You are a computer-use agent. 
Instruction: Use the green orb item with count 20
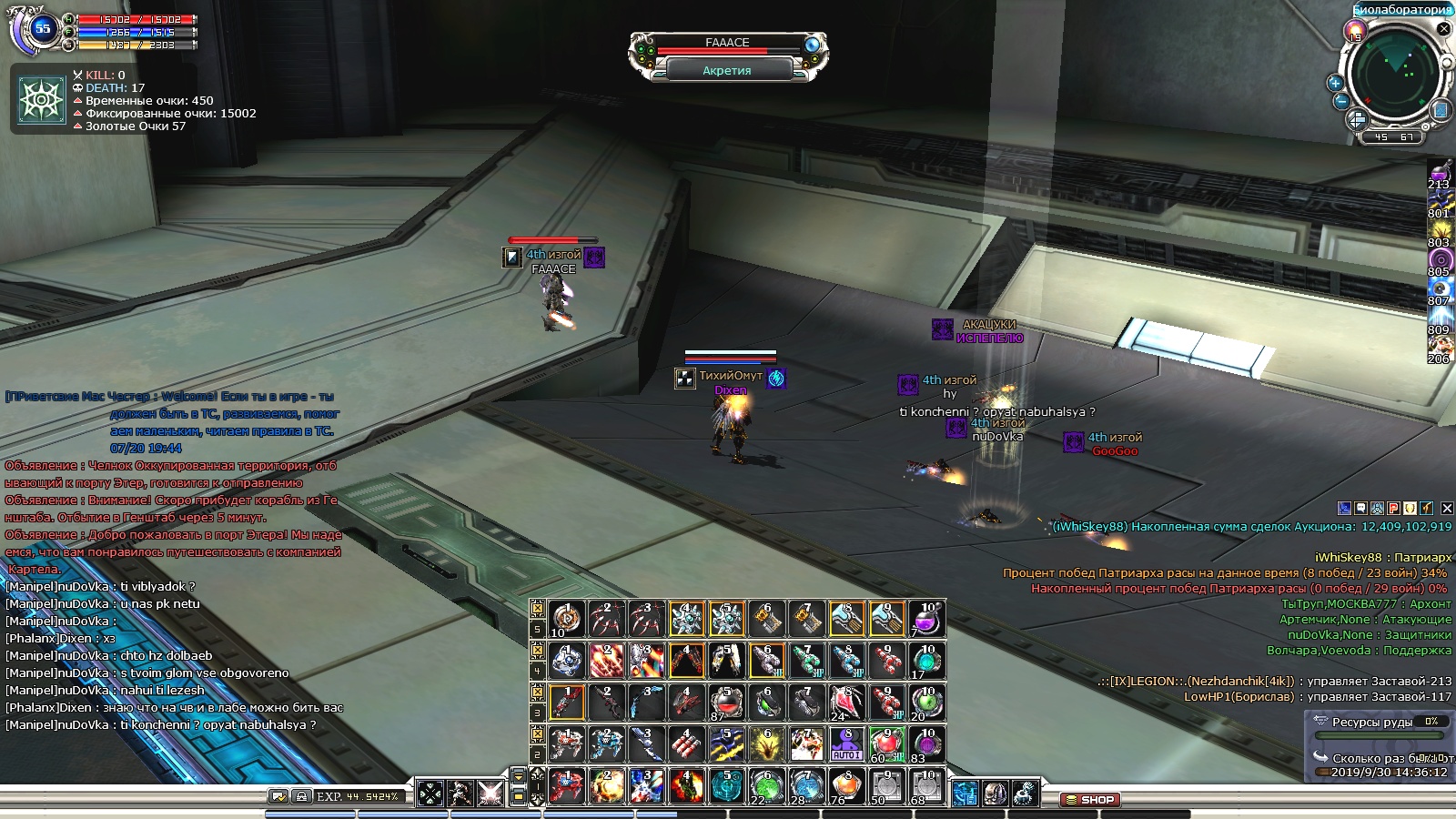[926, 703]
